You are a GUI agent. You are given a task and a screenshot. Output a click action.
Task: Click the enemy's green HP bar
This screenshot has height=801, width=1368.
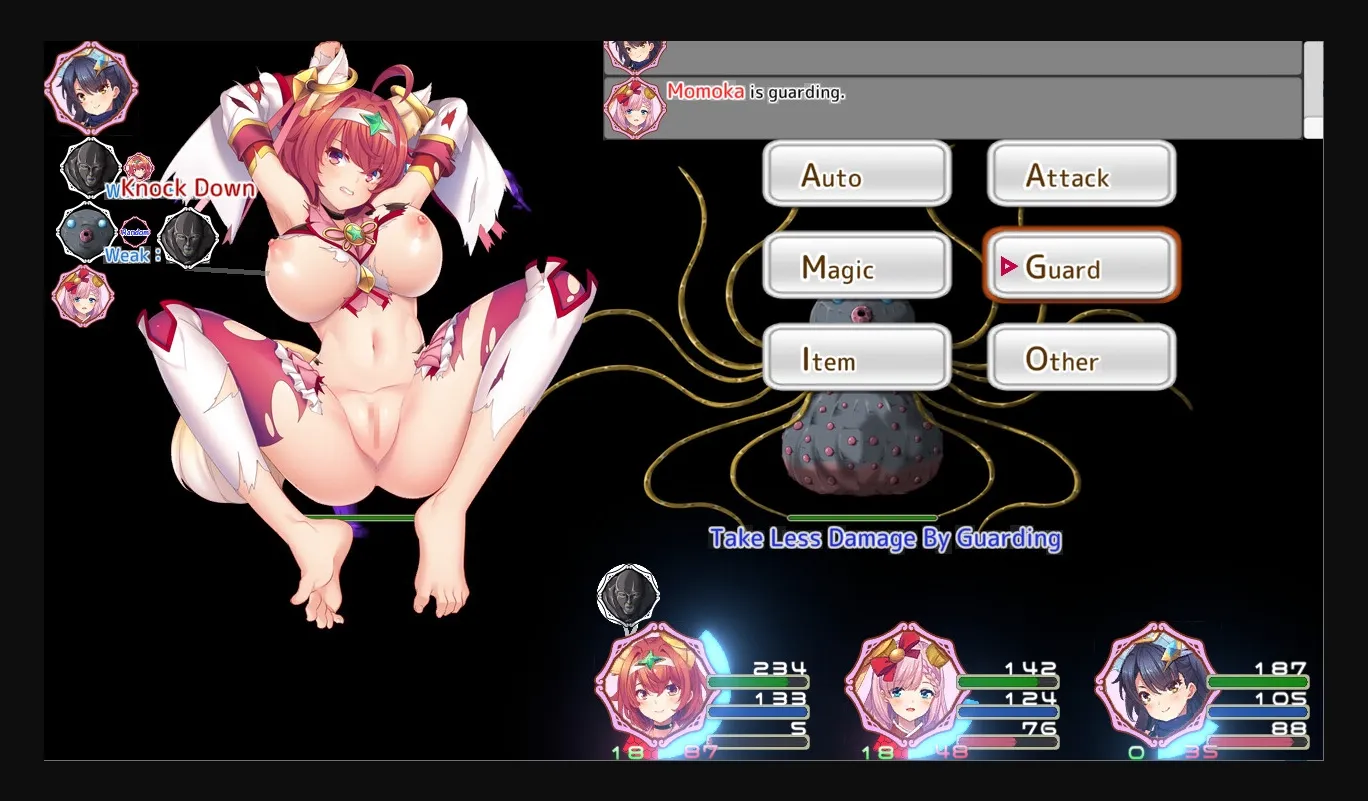coord(862,517)
